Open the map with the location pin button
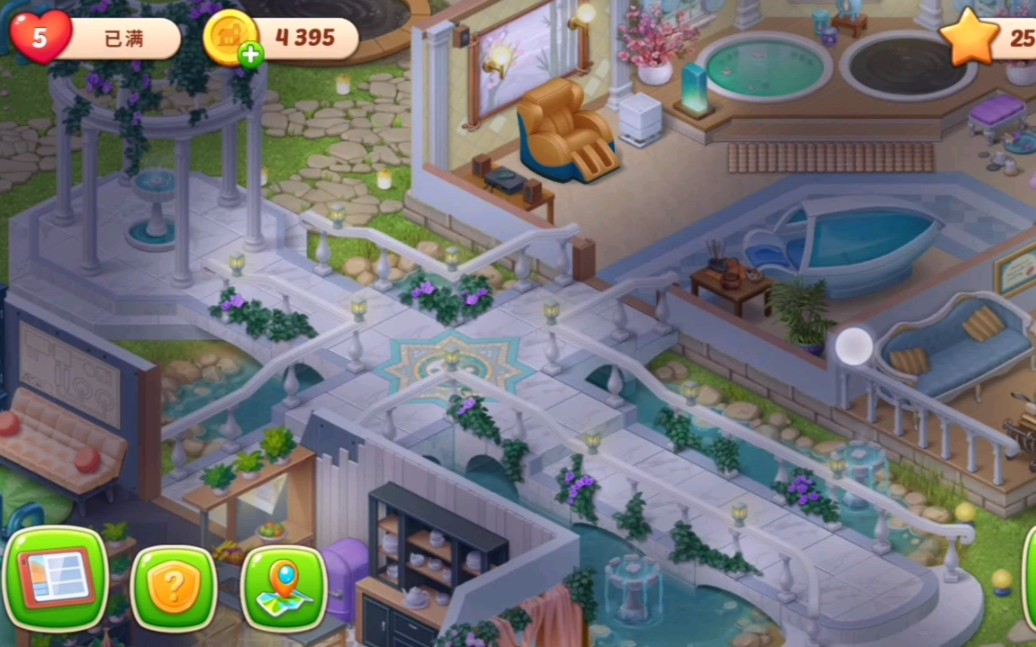The height and width of the screenshot is (647, 1036). (x=285, y=588)
